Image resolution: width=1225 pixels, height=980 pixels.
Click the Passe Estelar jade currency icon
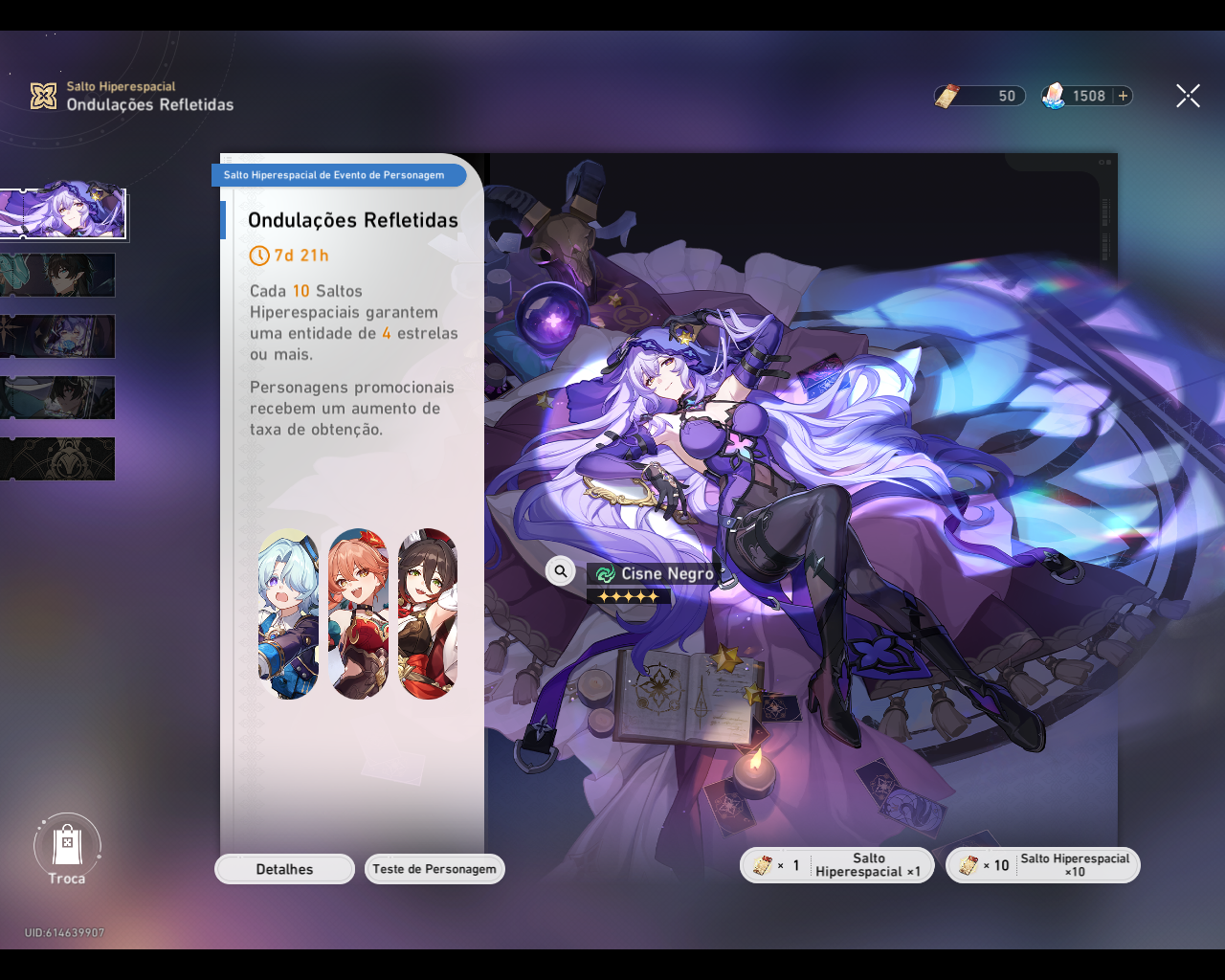point(1056,95)
